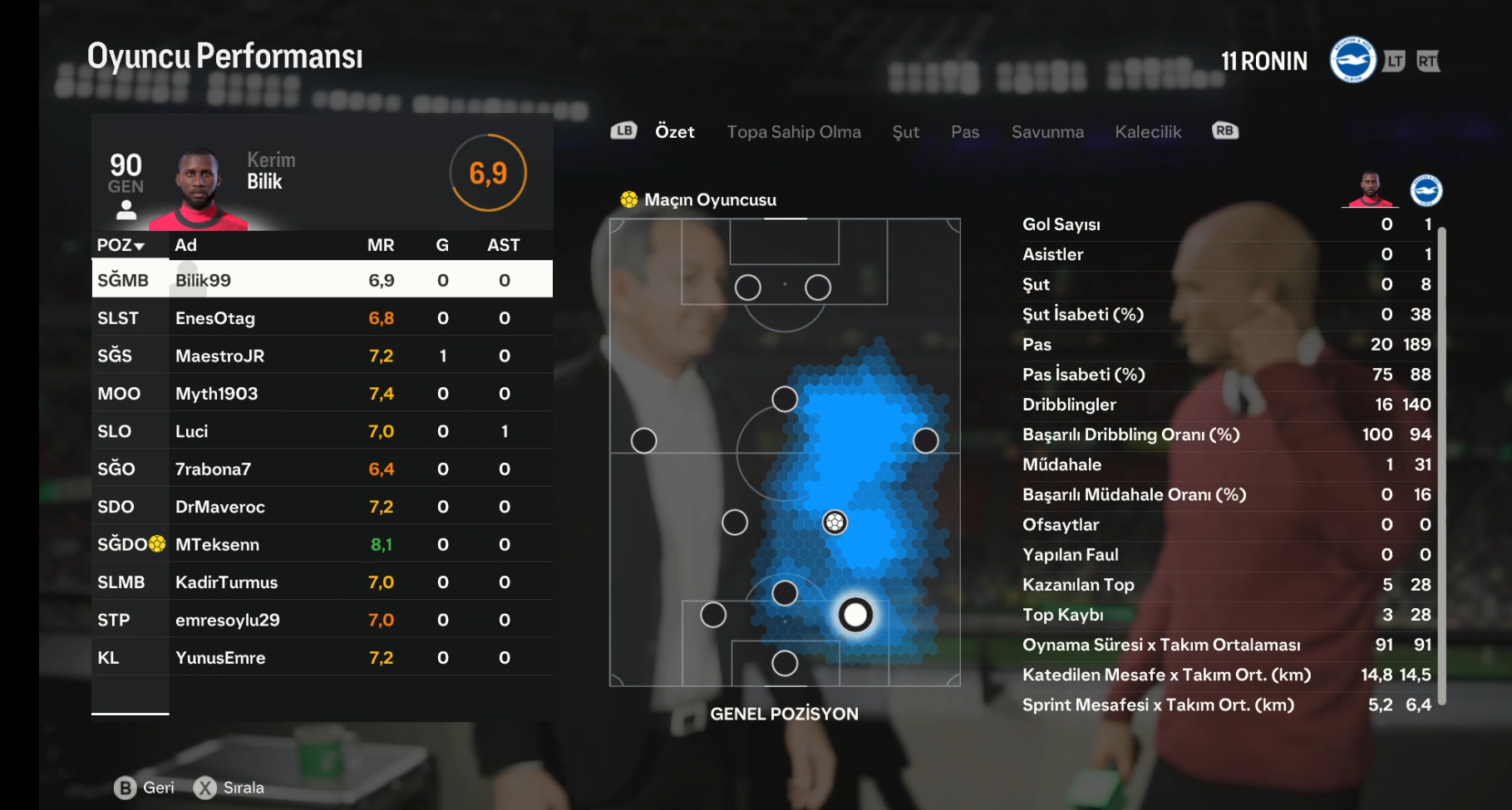Sort players by the POZ column
The image size is (1512, 810).
point(121,245)
